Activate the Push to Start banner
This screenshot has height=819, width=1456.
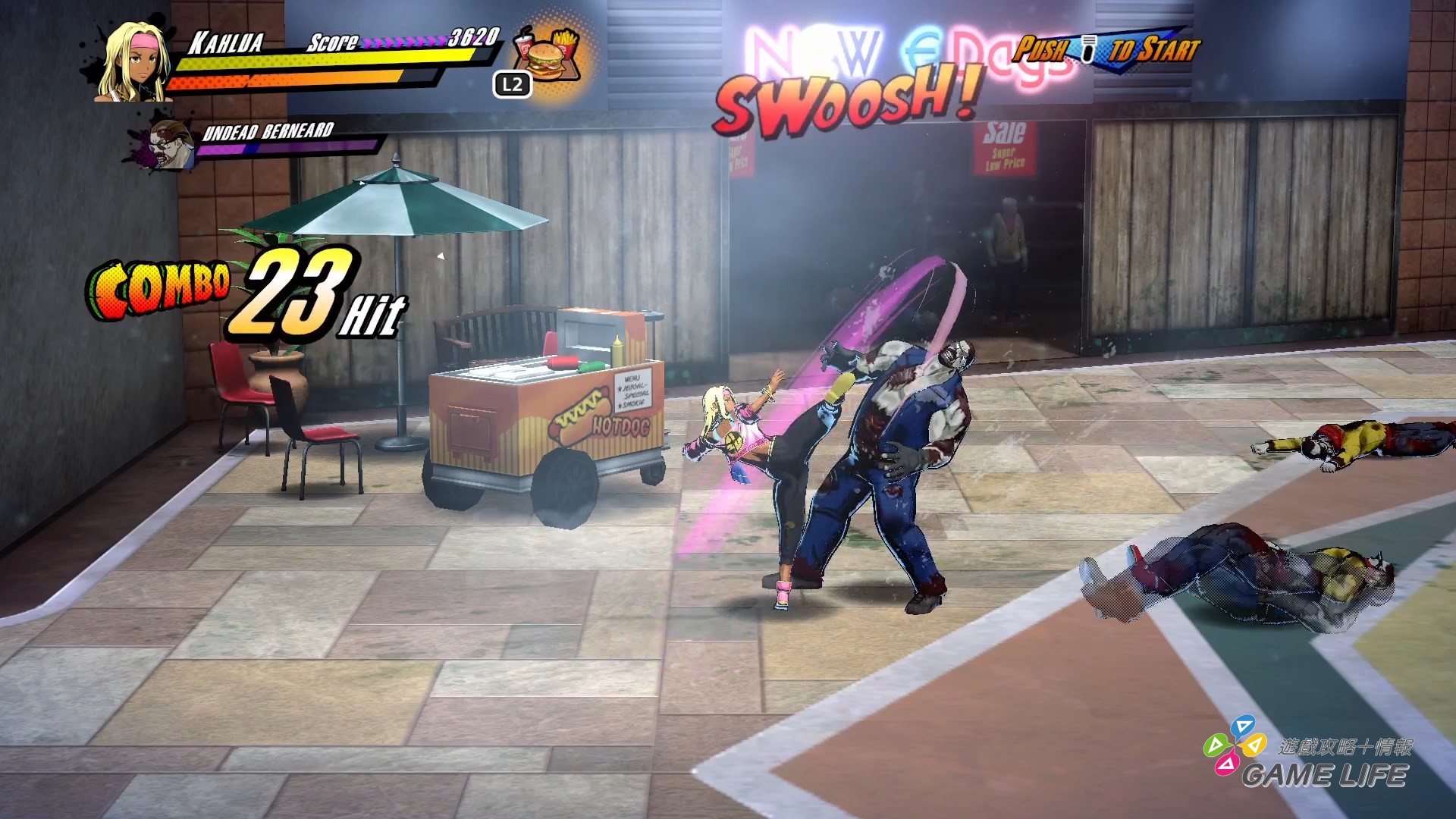pyautogui.click(x=1107, y=53)
